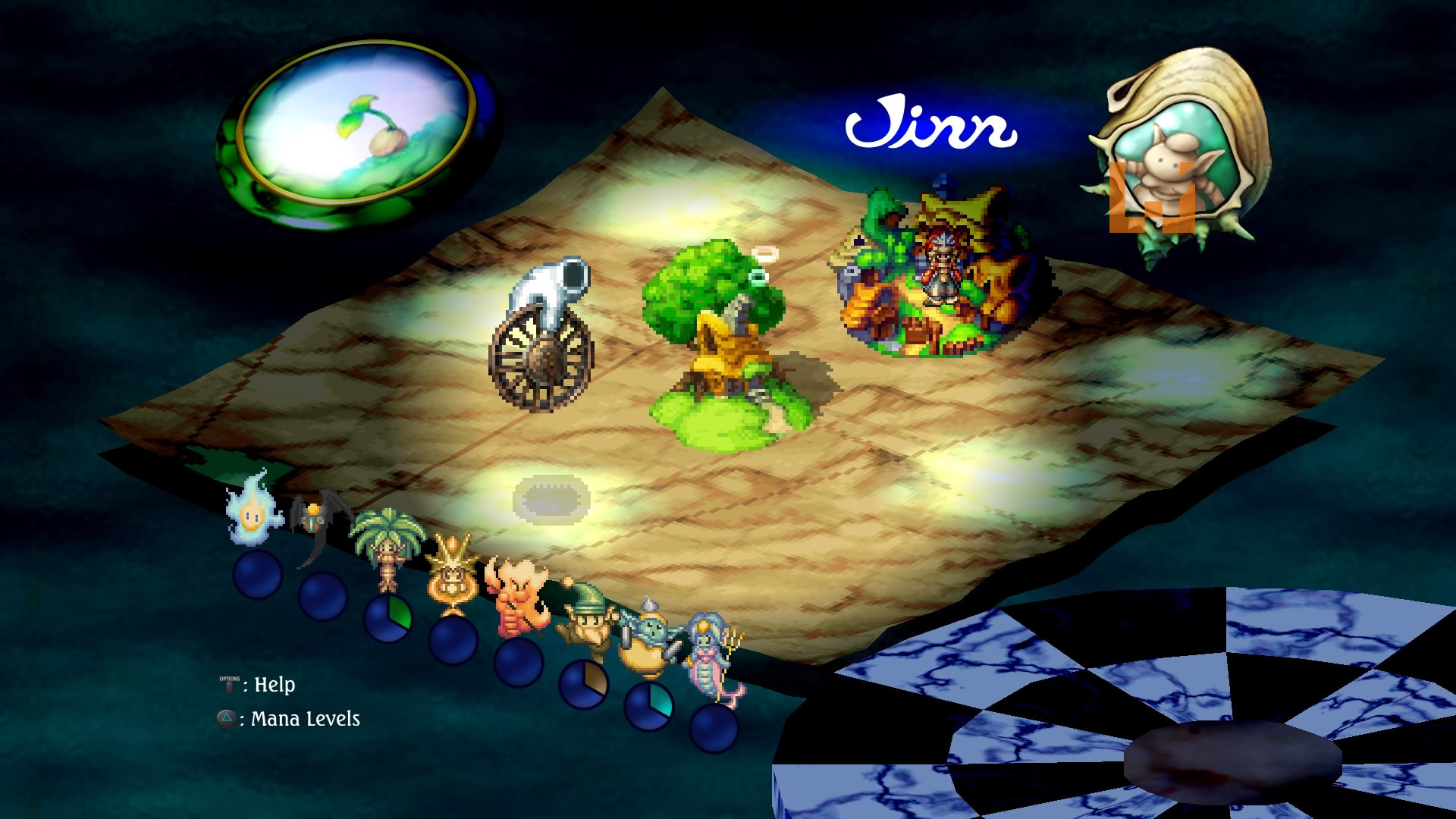Pick the empty grey placement spot
This screenshot has height=819, width=1456.
coord(551,499)
